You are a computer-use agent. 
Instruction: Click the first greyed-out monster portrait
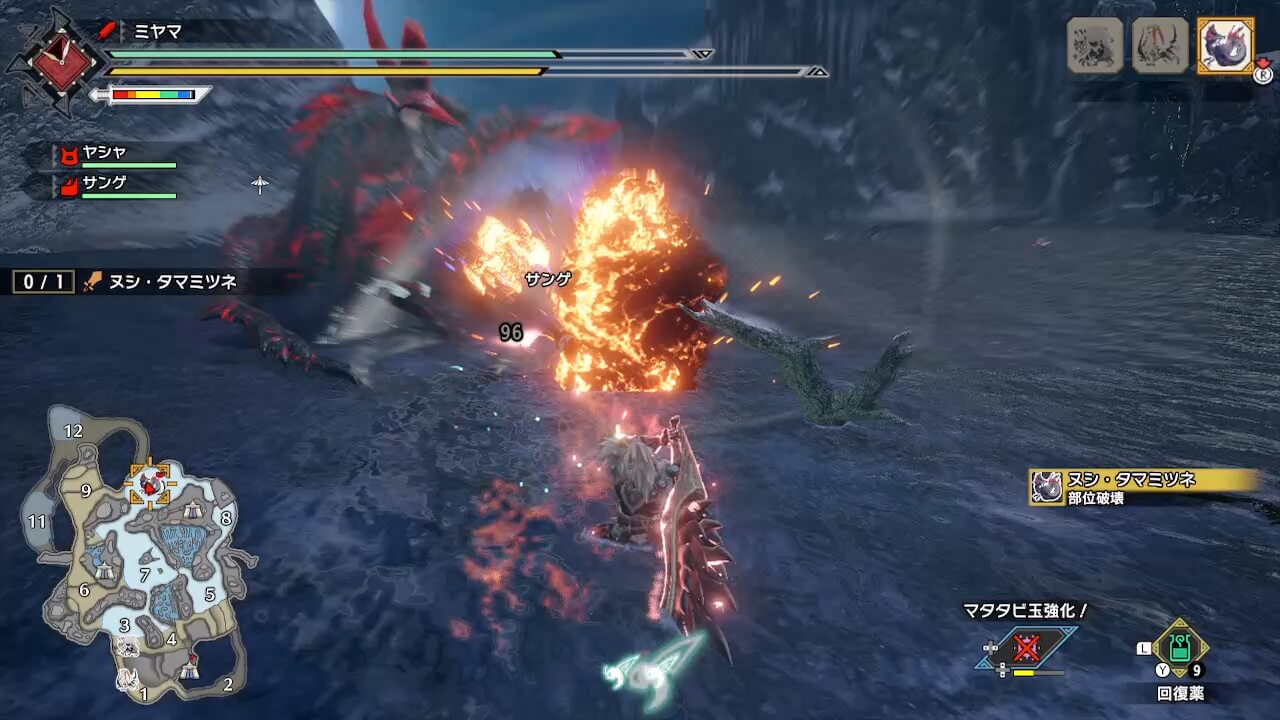click(1094, 45)
